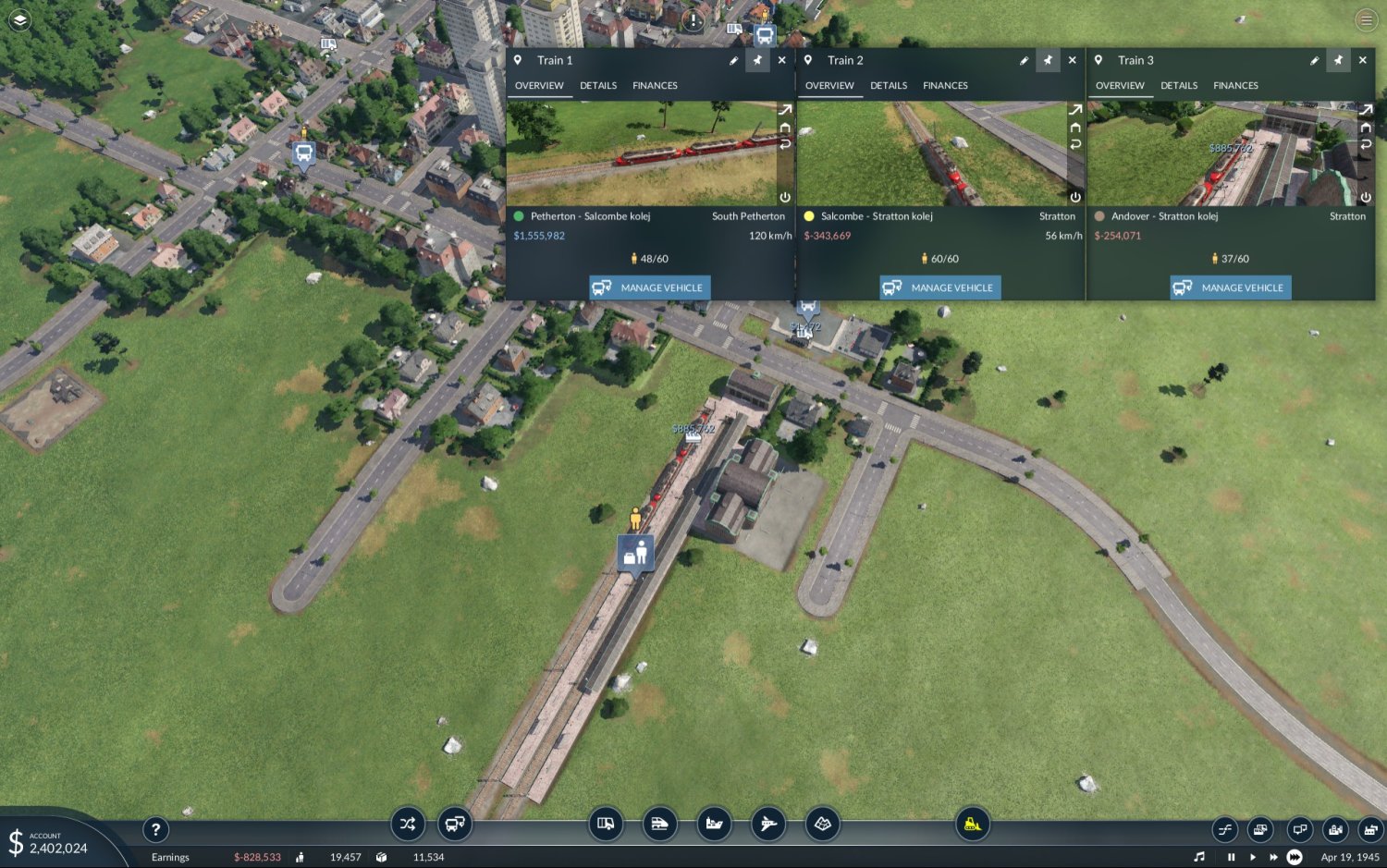The image size is (1387, 868).
Task: Stop Train 1 with the power button
Action: click(x=784, y=197)
